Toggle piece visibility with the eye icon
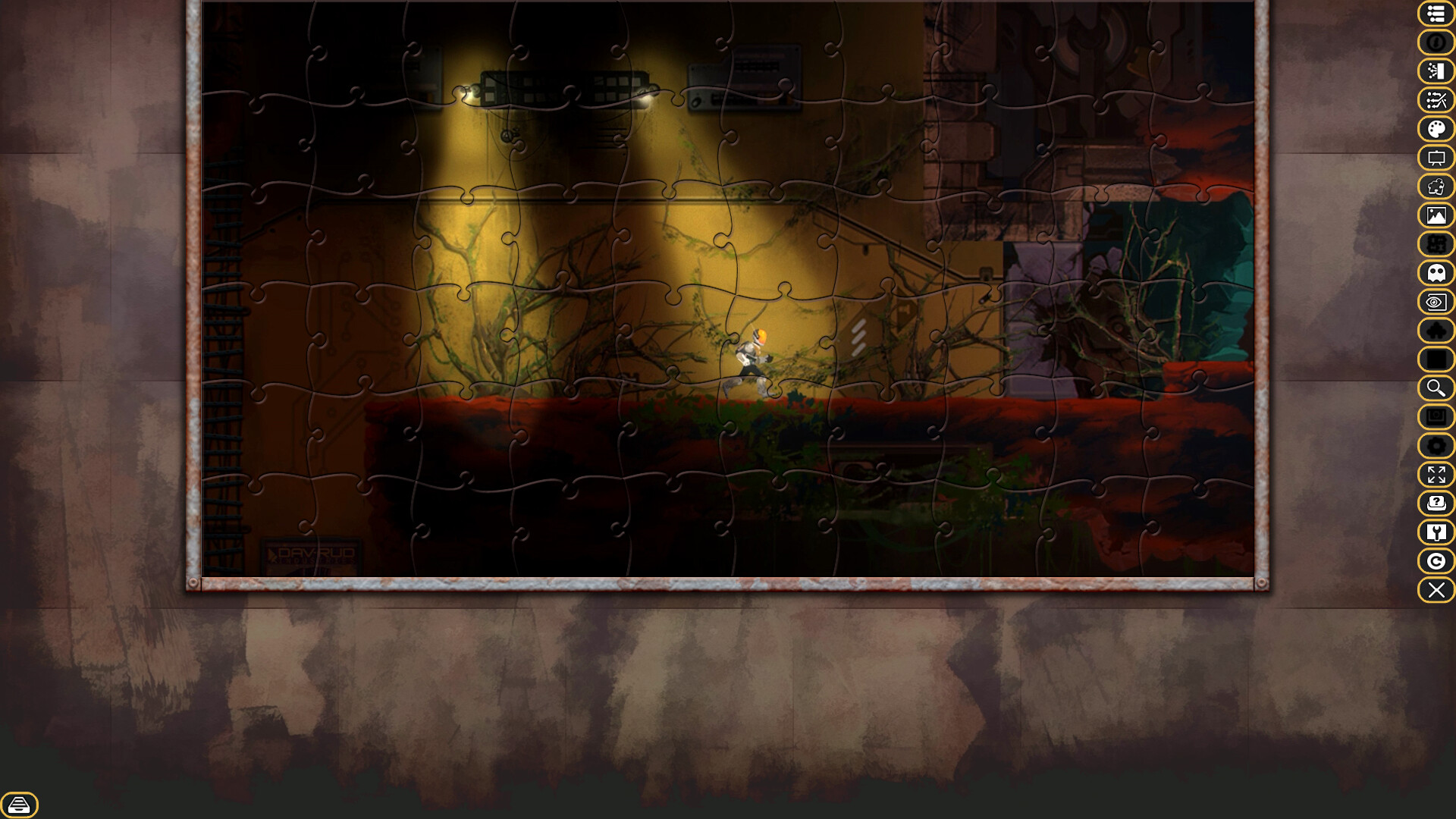 (1436, 303)
